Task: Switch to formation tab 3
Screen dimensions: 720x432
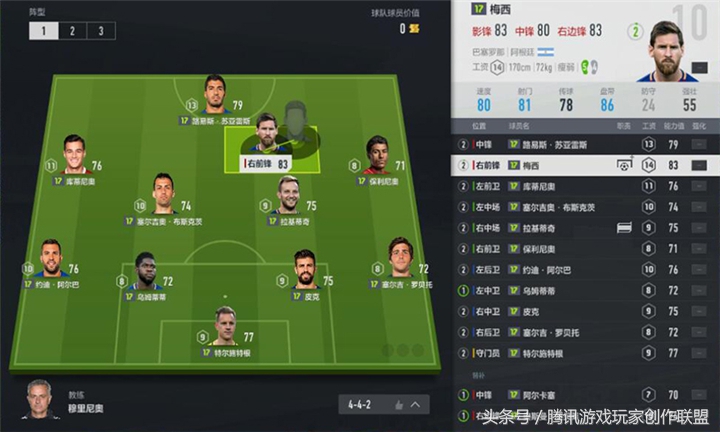Action: 99,31
